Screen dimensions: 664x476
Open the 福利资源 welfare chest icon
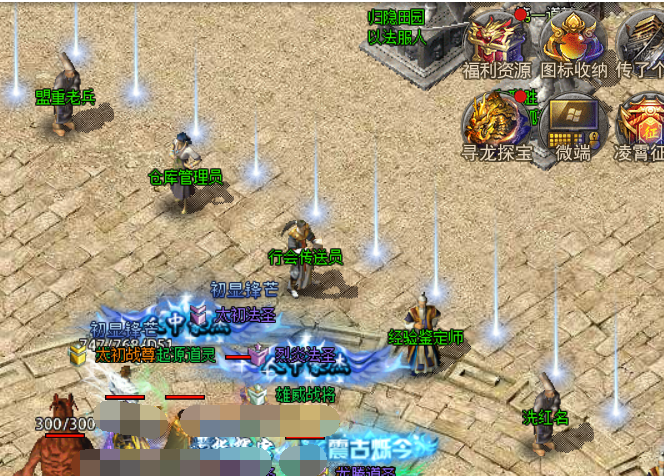pos(497,40)
